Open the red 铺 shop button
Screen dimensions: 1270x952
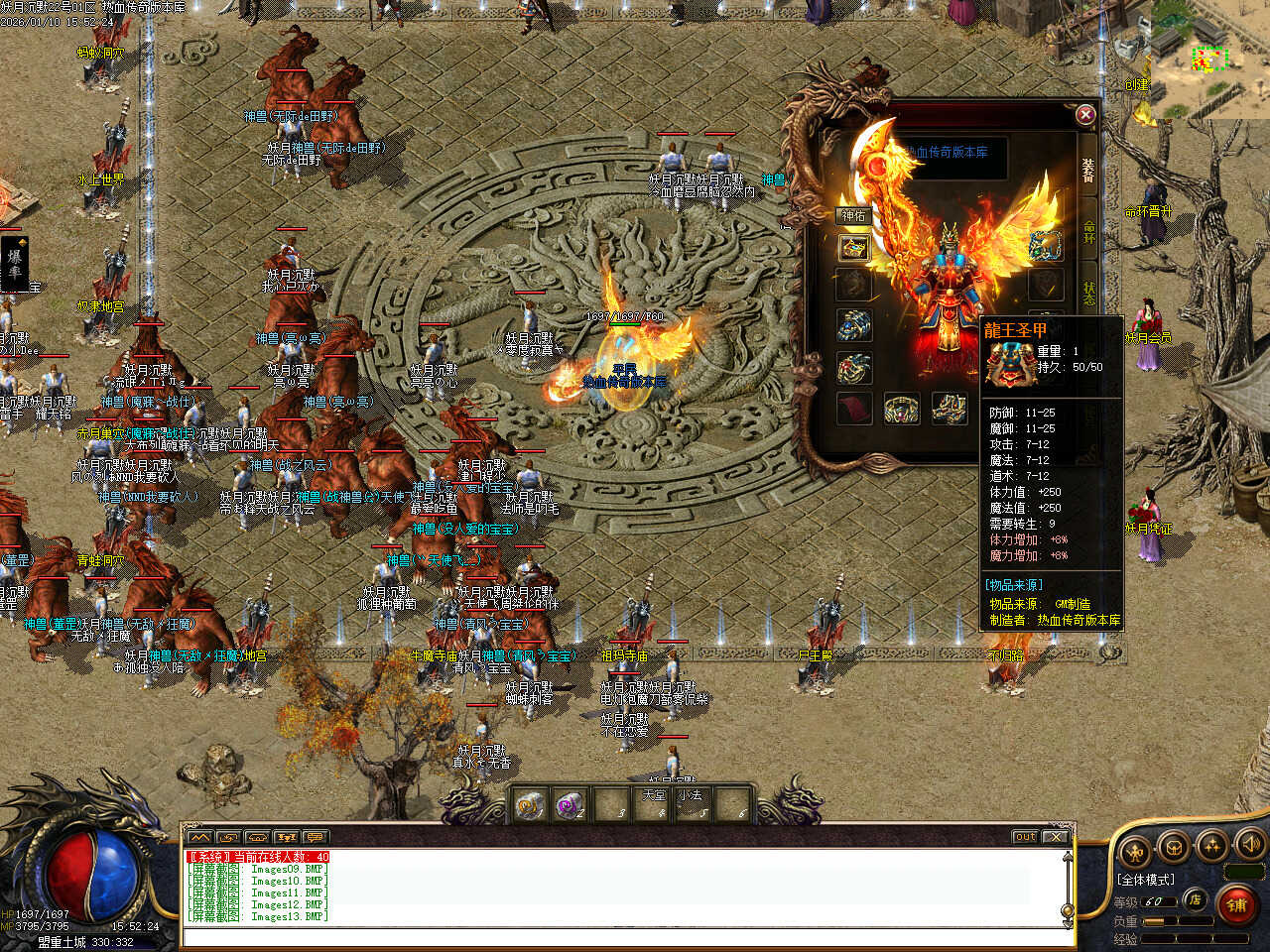point(1236,904)
